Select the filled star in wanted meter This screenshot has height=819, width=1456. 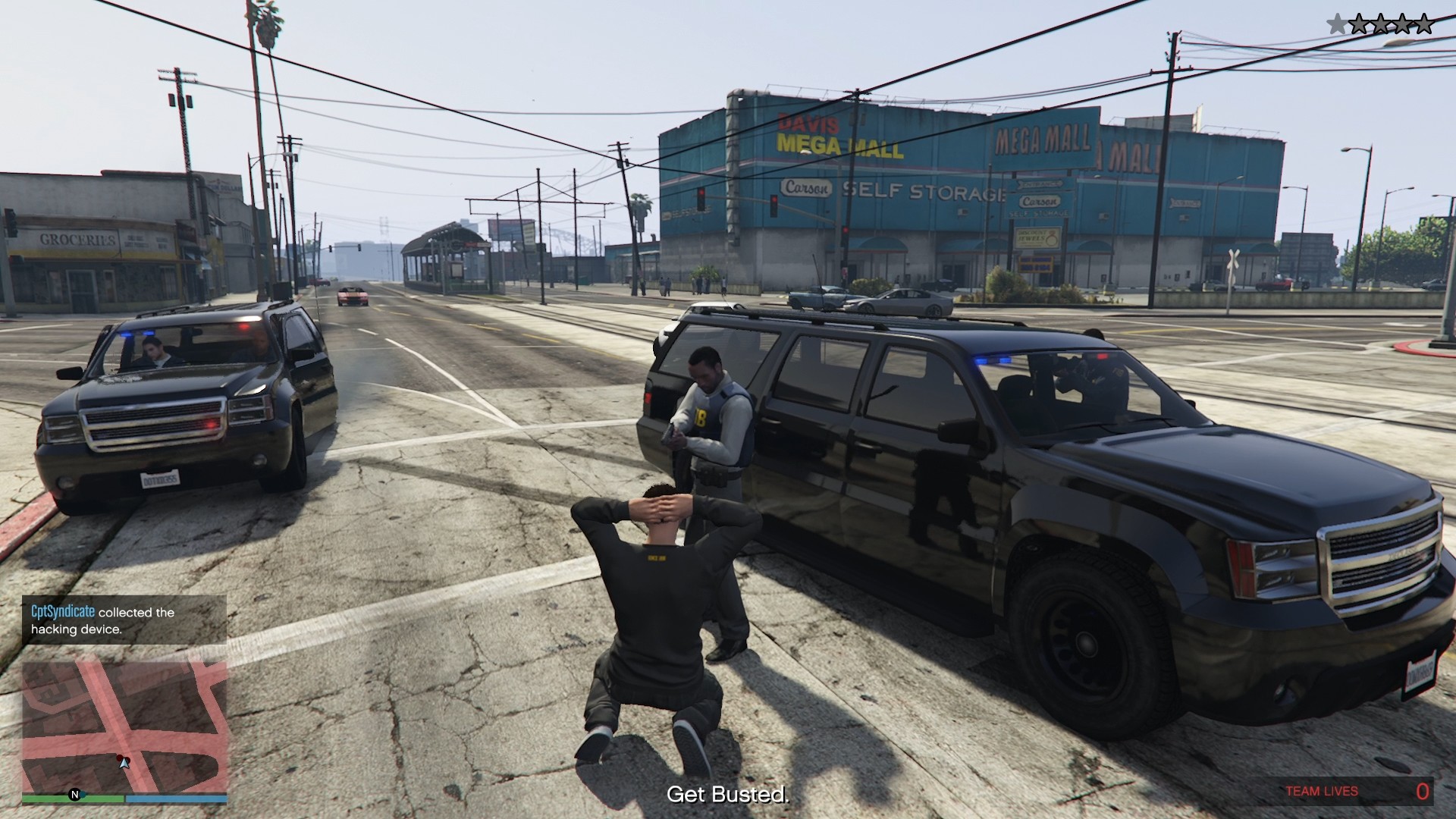1337,23
